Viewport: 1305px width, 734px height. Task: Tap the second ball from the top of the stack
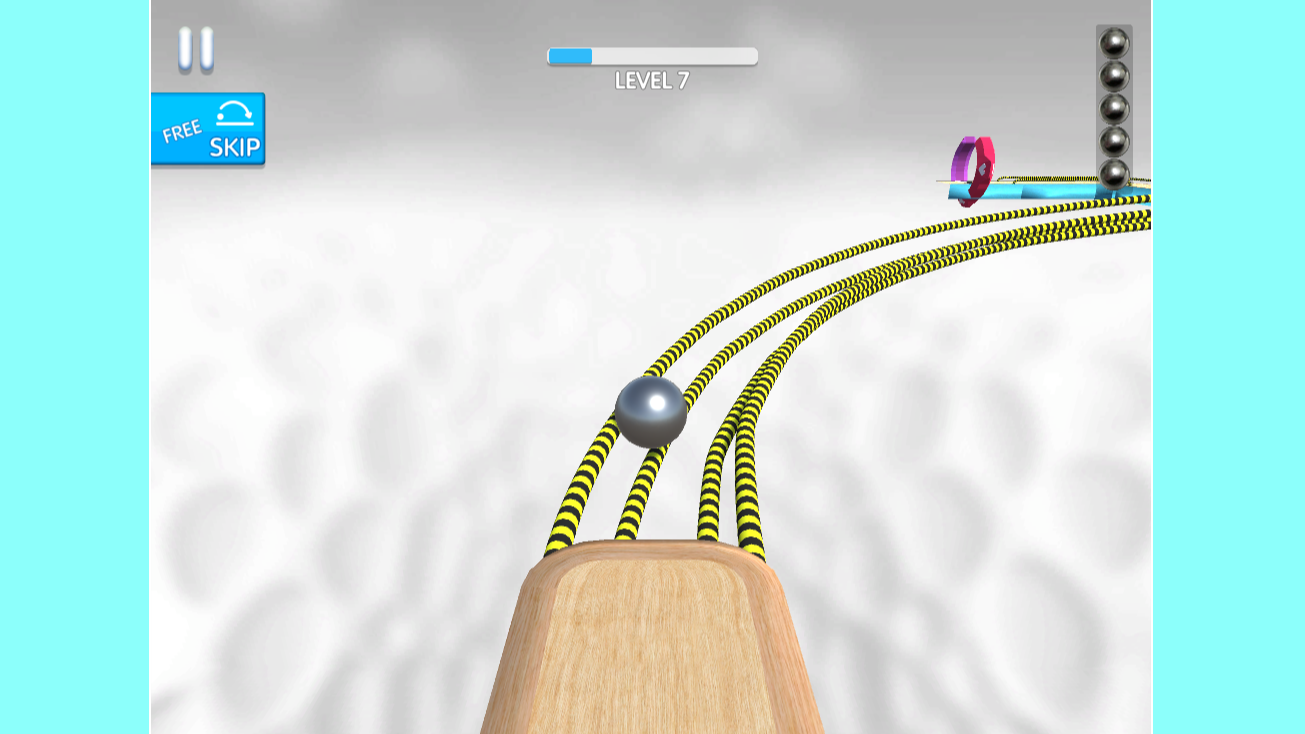[1113, 77]
